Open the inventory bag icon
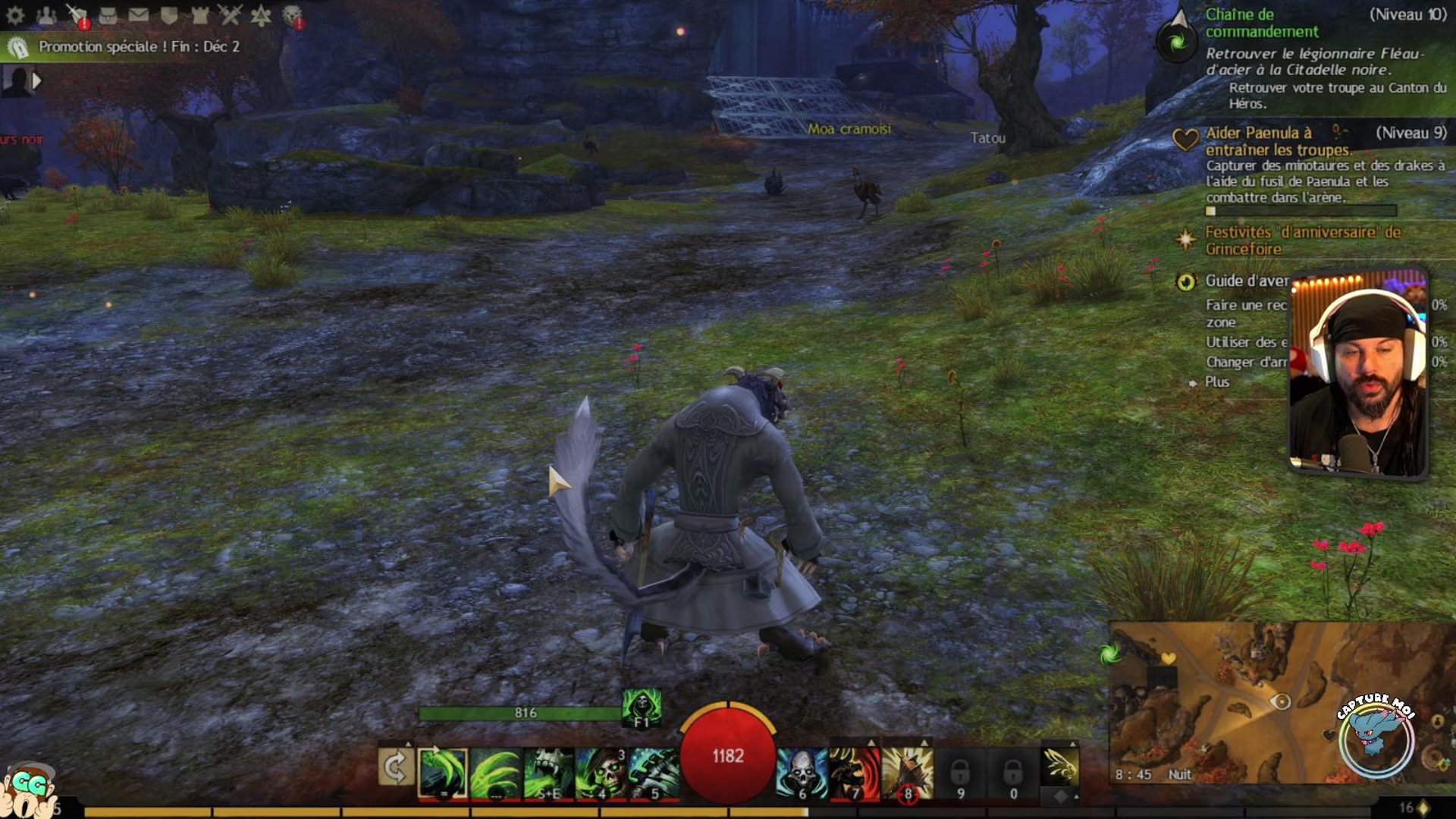 tap(108, 15)
